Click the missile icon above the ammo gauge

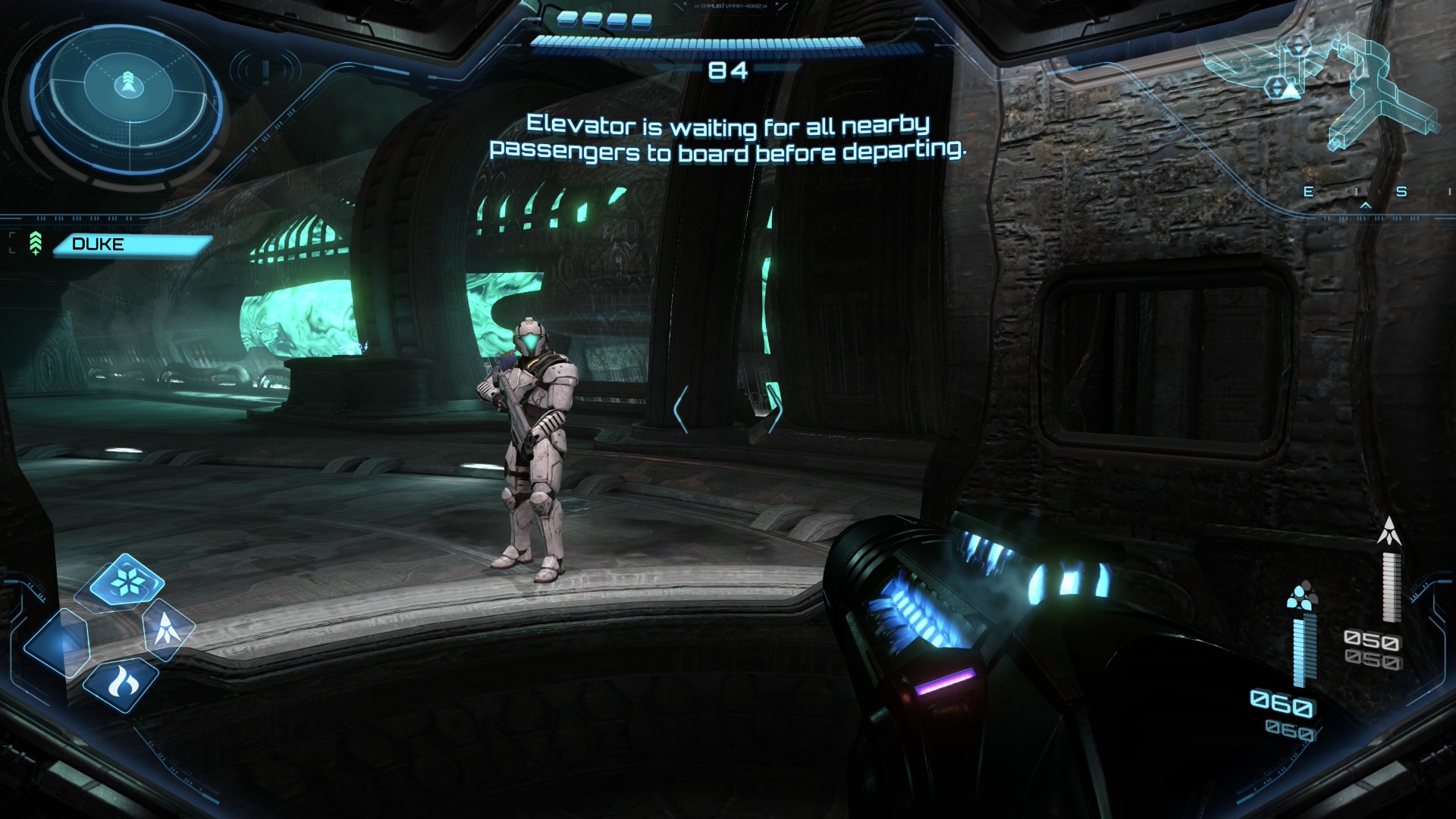pos(1389,532)
